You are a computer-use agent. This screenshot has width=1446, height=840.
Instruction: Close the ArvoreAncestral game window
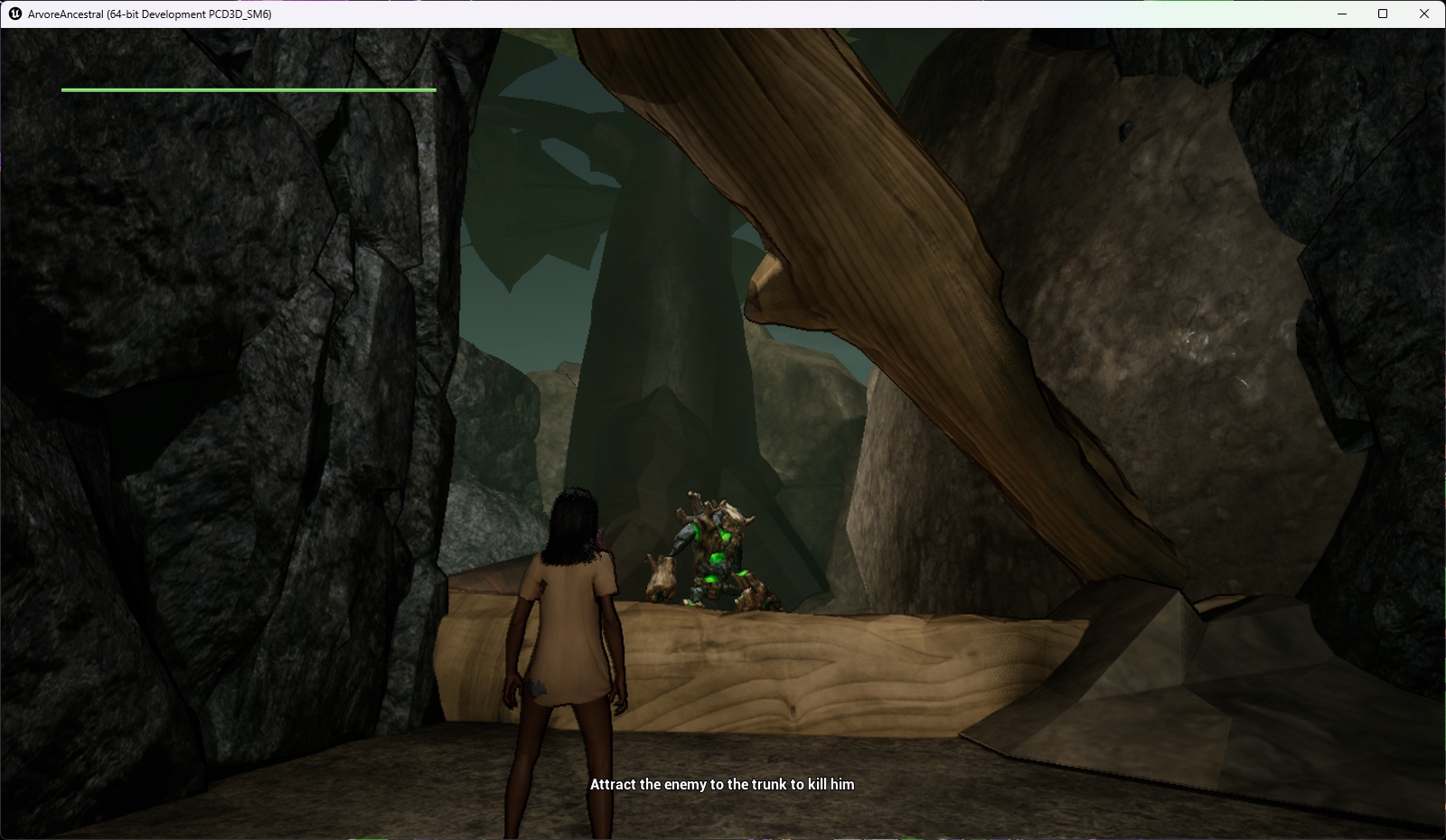[1424, 14]
